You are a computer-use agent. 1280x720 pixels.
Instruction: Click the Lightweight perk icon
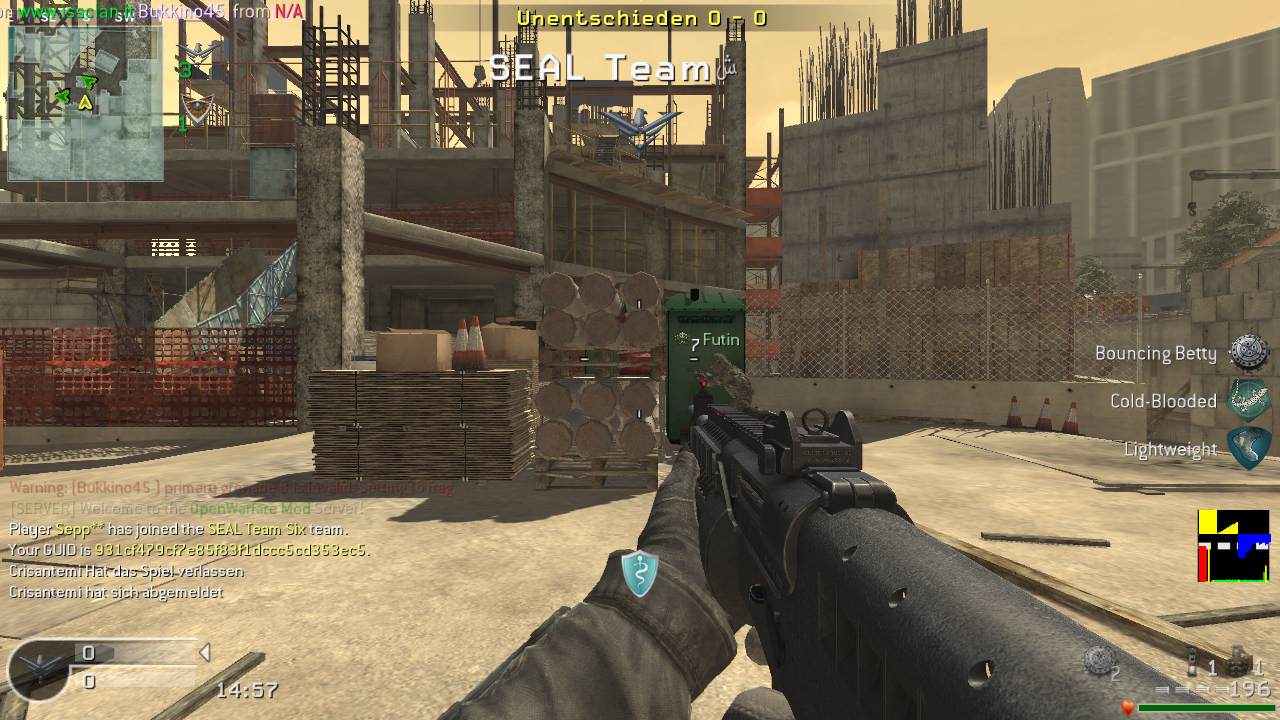point(1249,448)
